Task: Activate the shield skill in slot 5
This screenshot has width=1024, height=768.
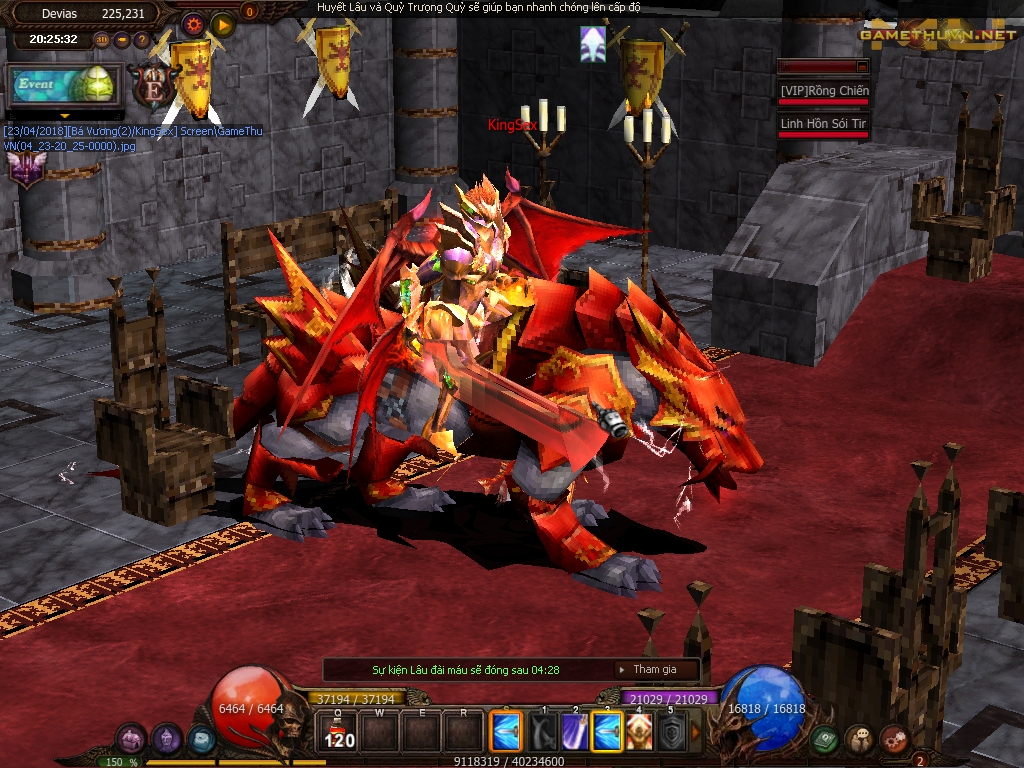Action: coord(672,732)
